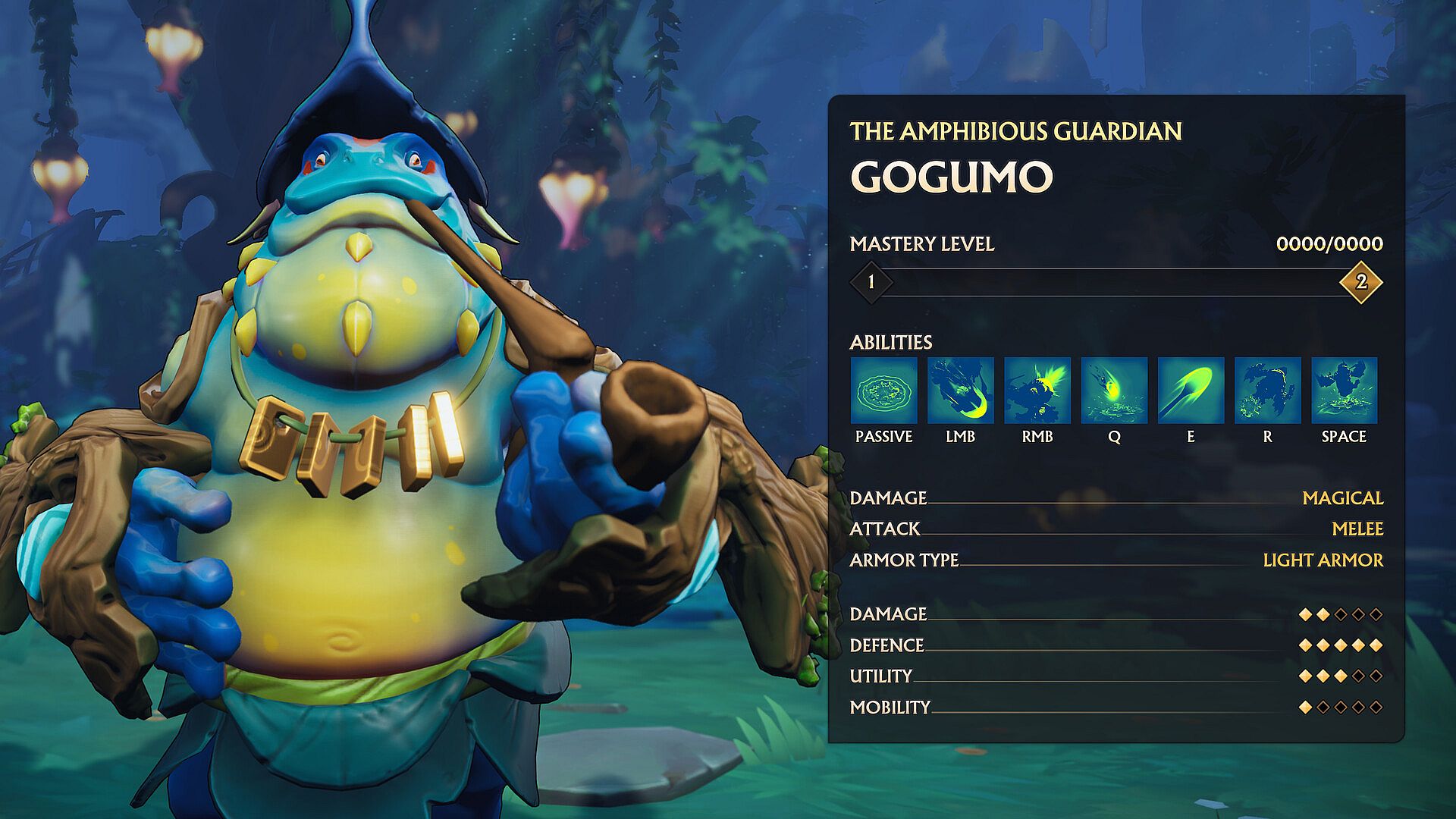
Task: Click the mastery level 2 gold diamond
Action: (x=1360, y=282)
